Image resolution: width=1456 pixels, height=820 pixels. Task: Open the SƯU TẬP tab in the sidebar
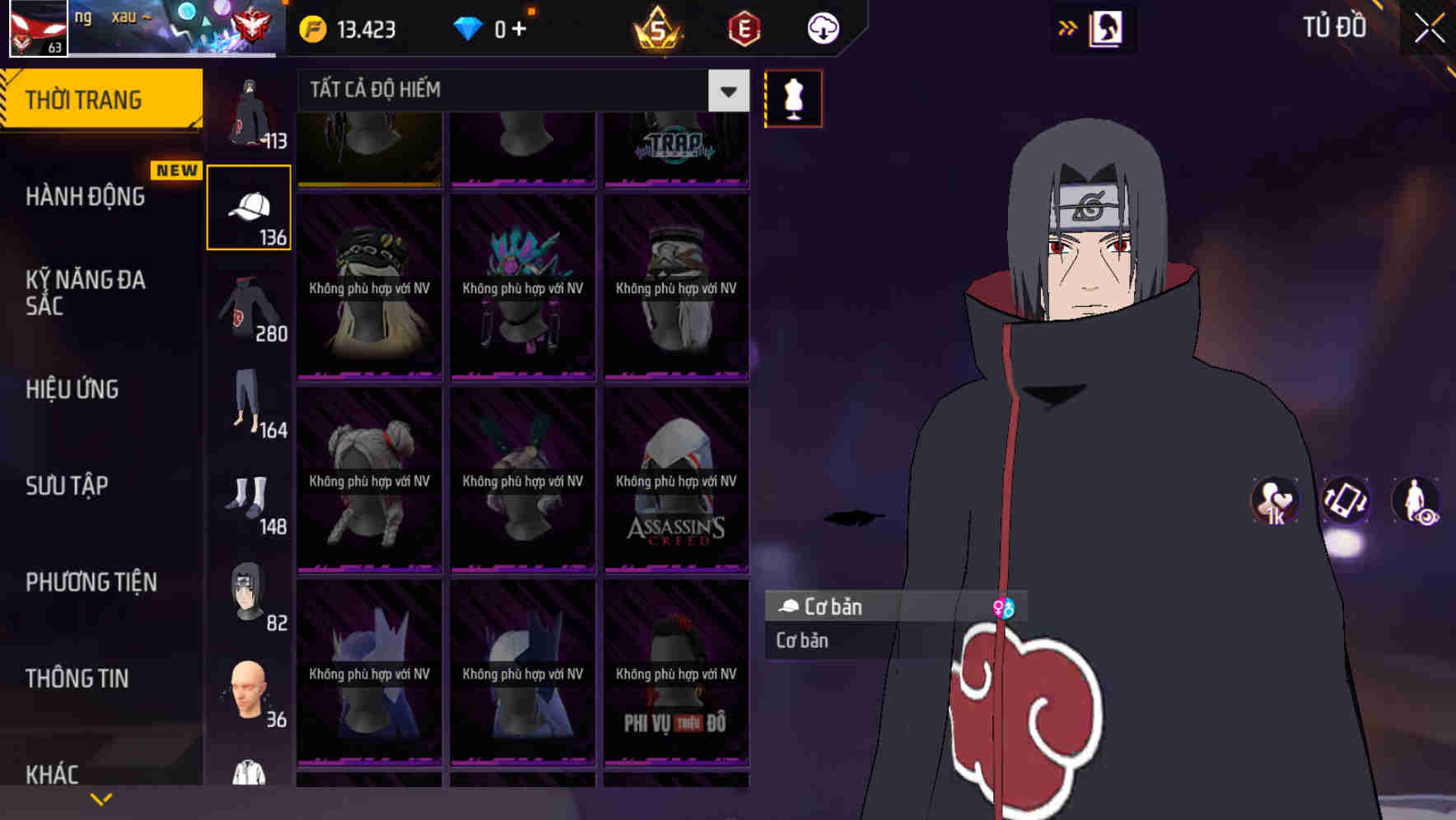click(66, 486)
